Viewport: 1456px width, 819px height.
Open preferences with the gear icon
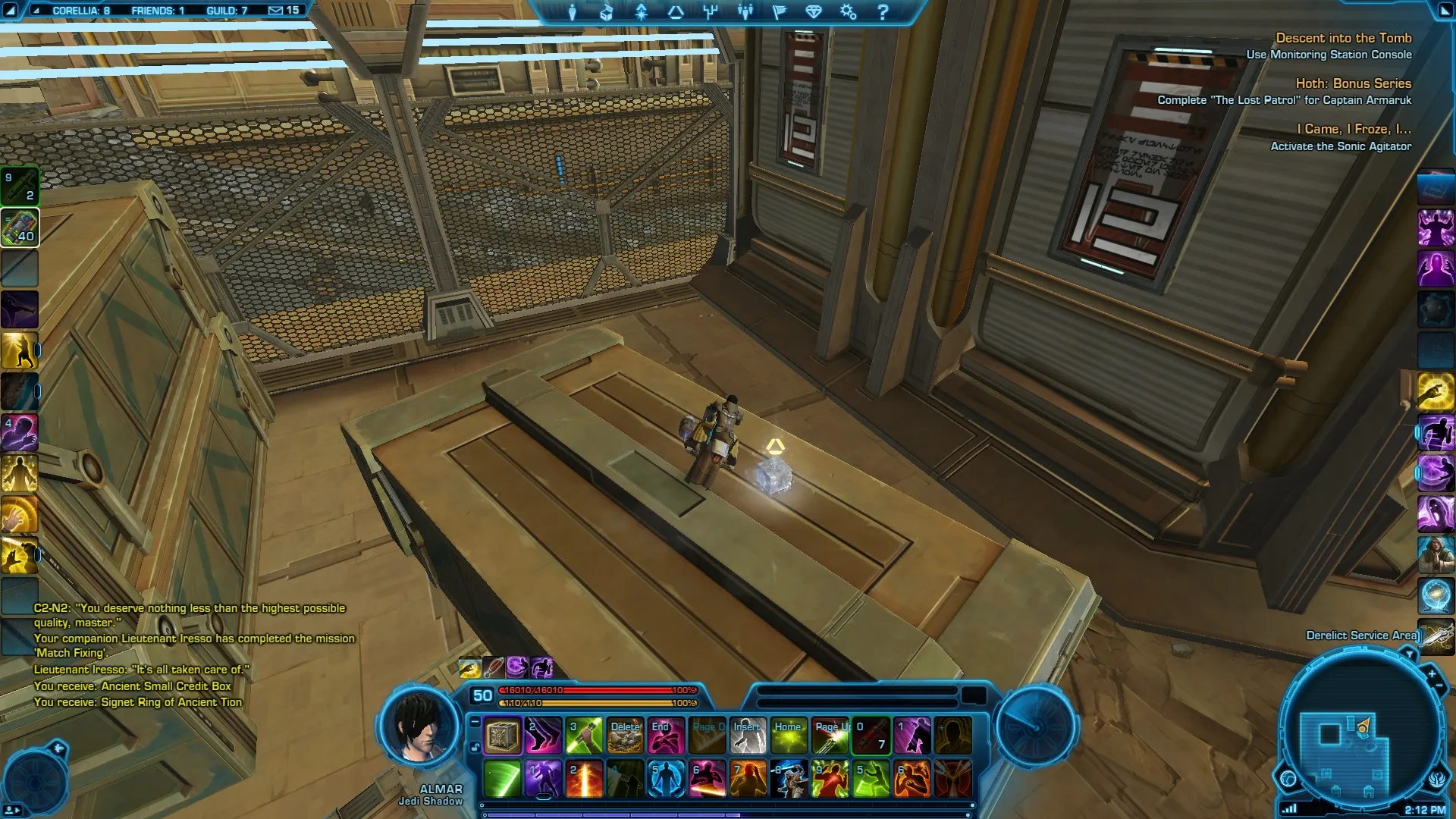click(x=848, y=12)
